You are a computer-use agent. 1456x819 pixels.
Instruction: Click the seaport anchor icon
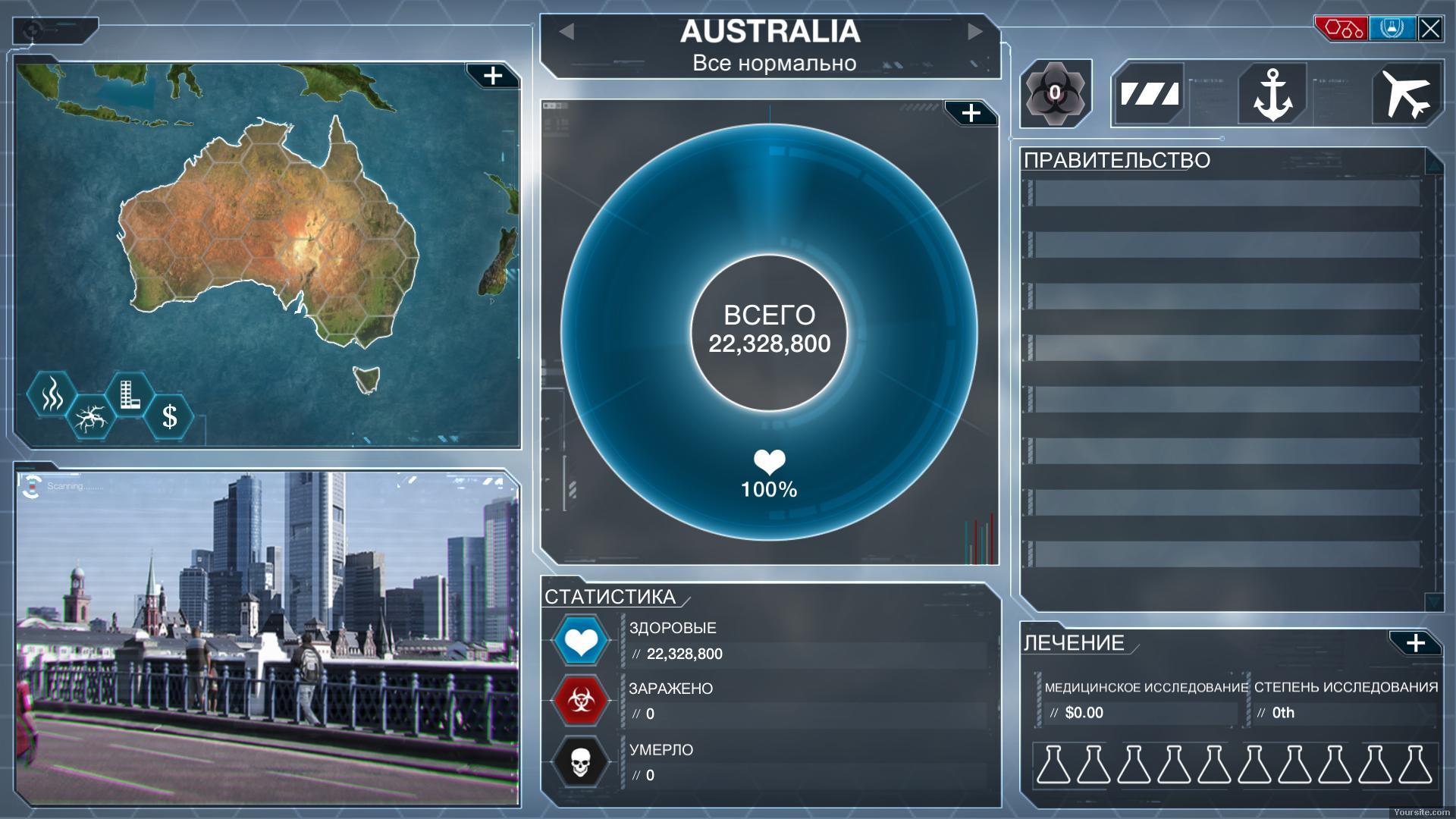(x=1272, y=94)
